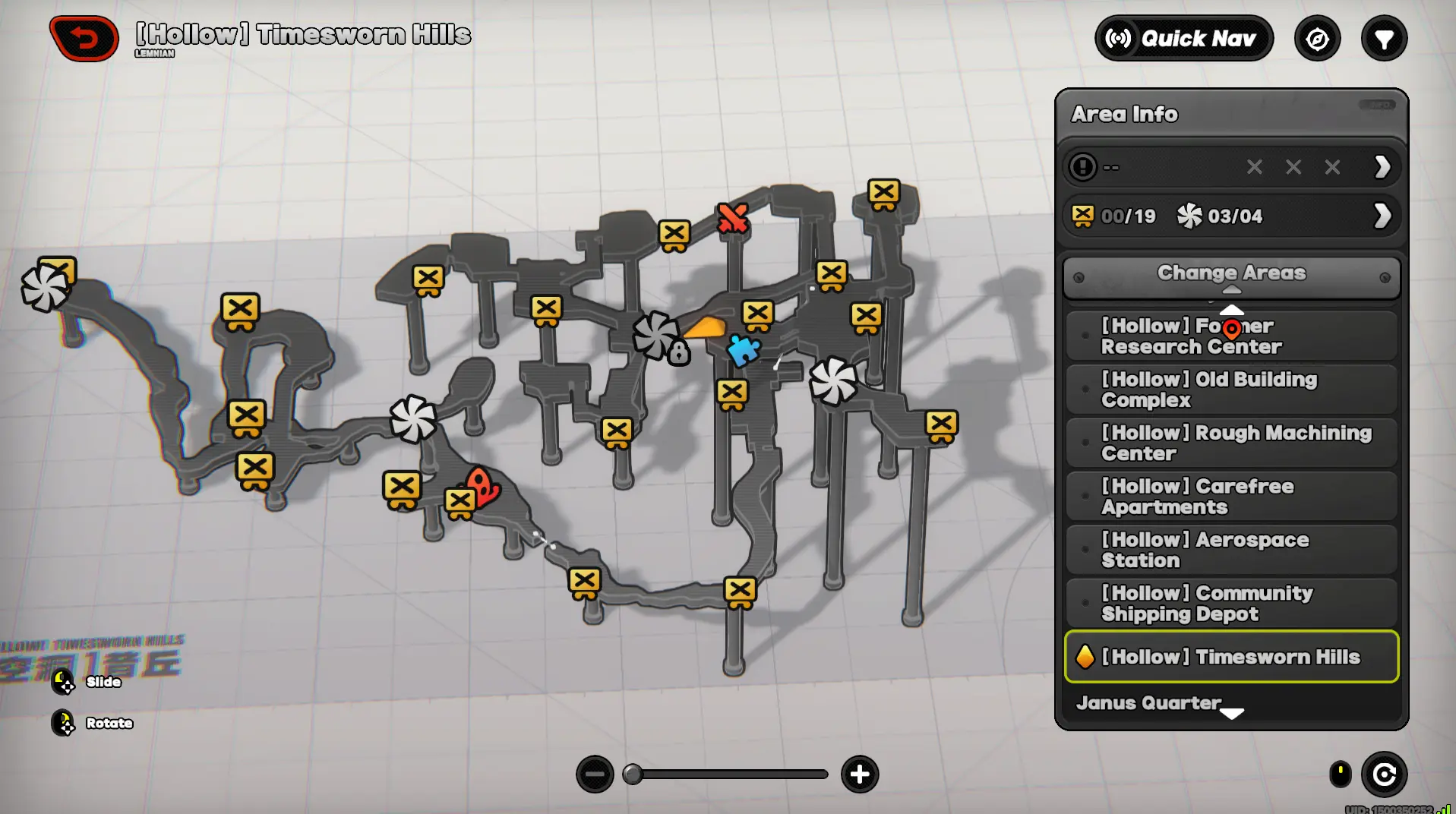
Task: Click the compass tracking icon
Action: point(1317,39)
